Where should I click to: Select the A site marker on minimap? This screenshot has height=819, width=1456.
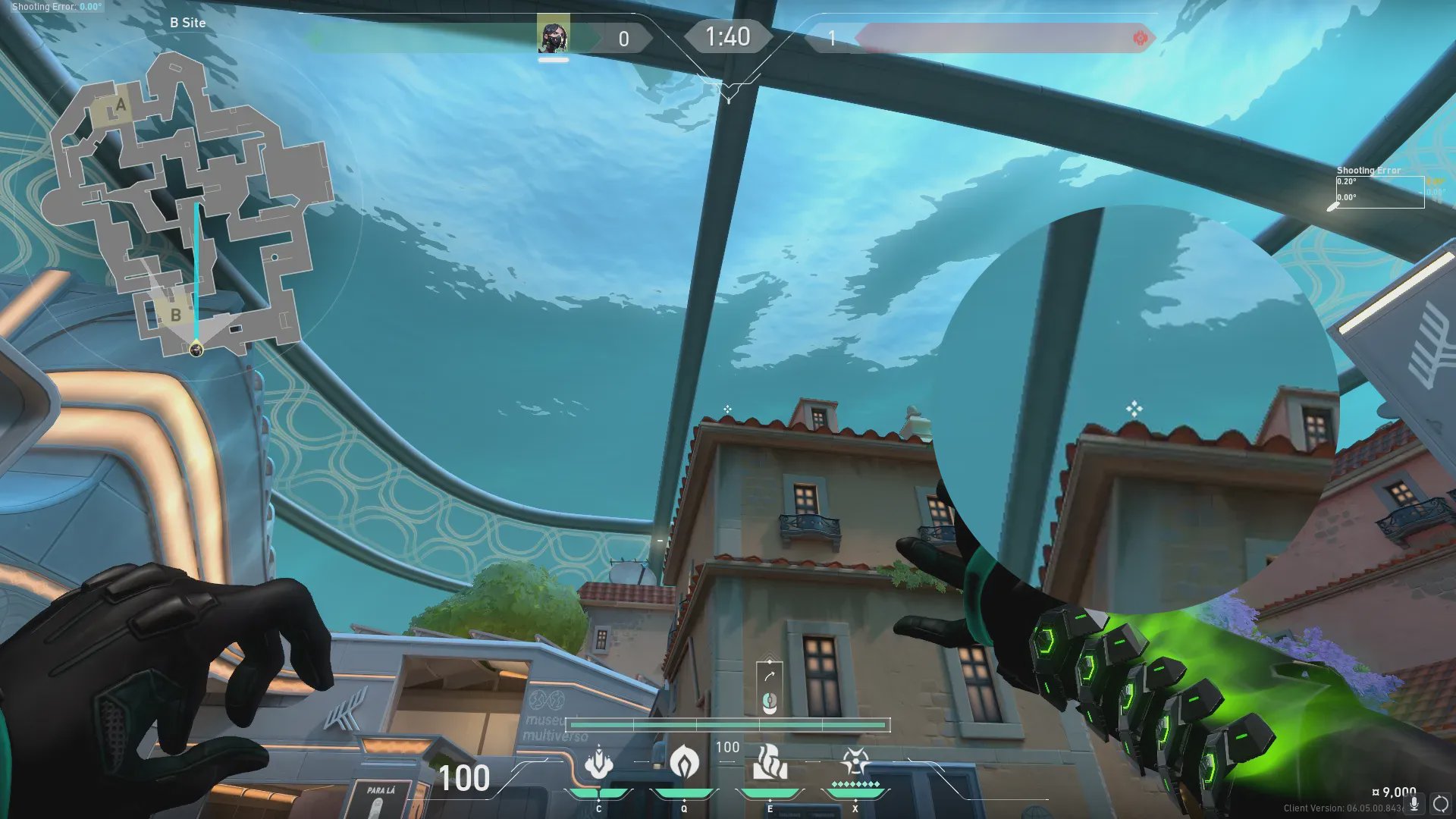pos(118,106)
